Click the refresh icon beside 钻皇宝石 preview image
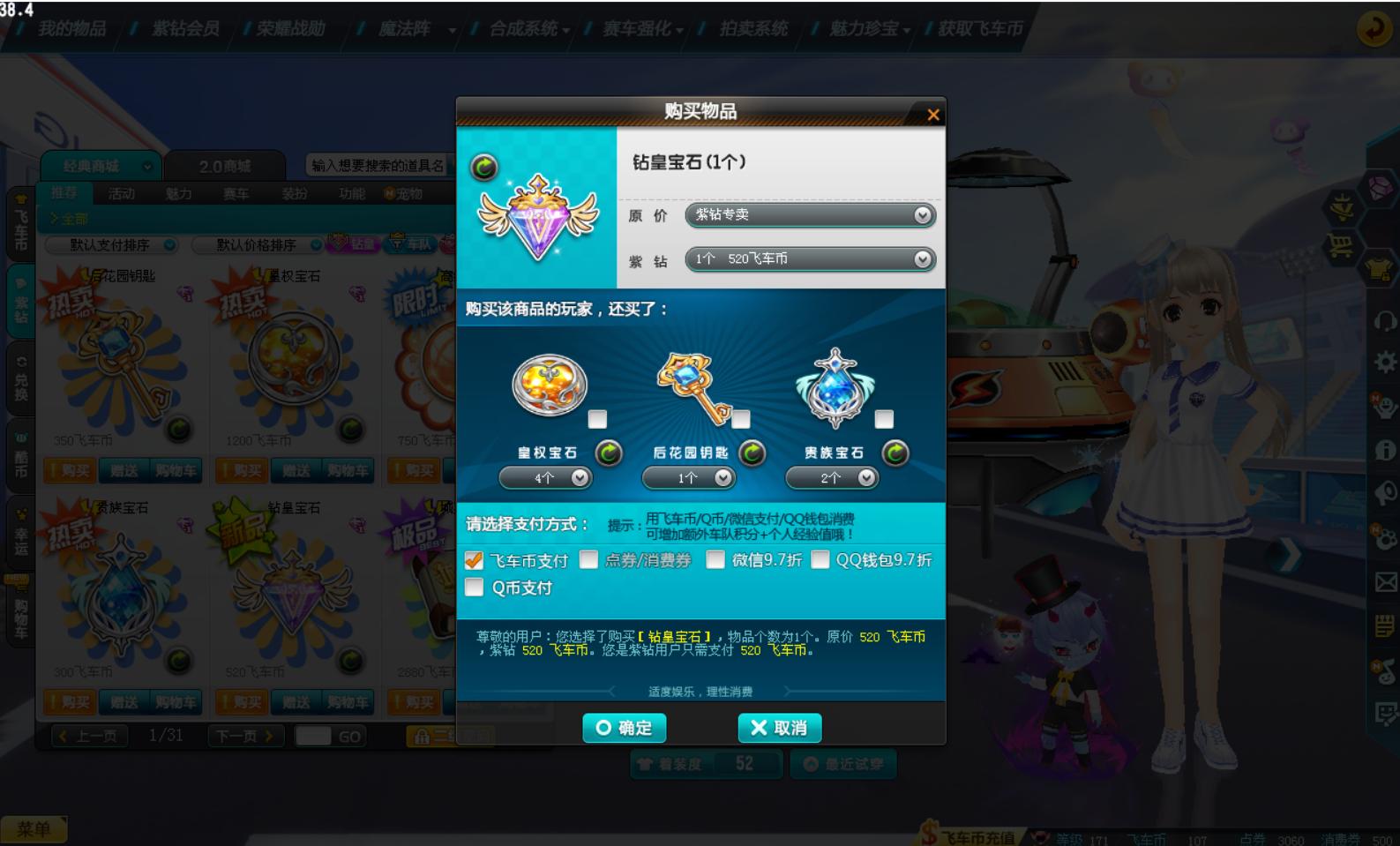1400x846 pixels. coord(483,164)
